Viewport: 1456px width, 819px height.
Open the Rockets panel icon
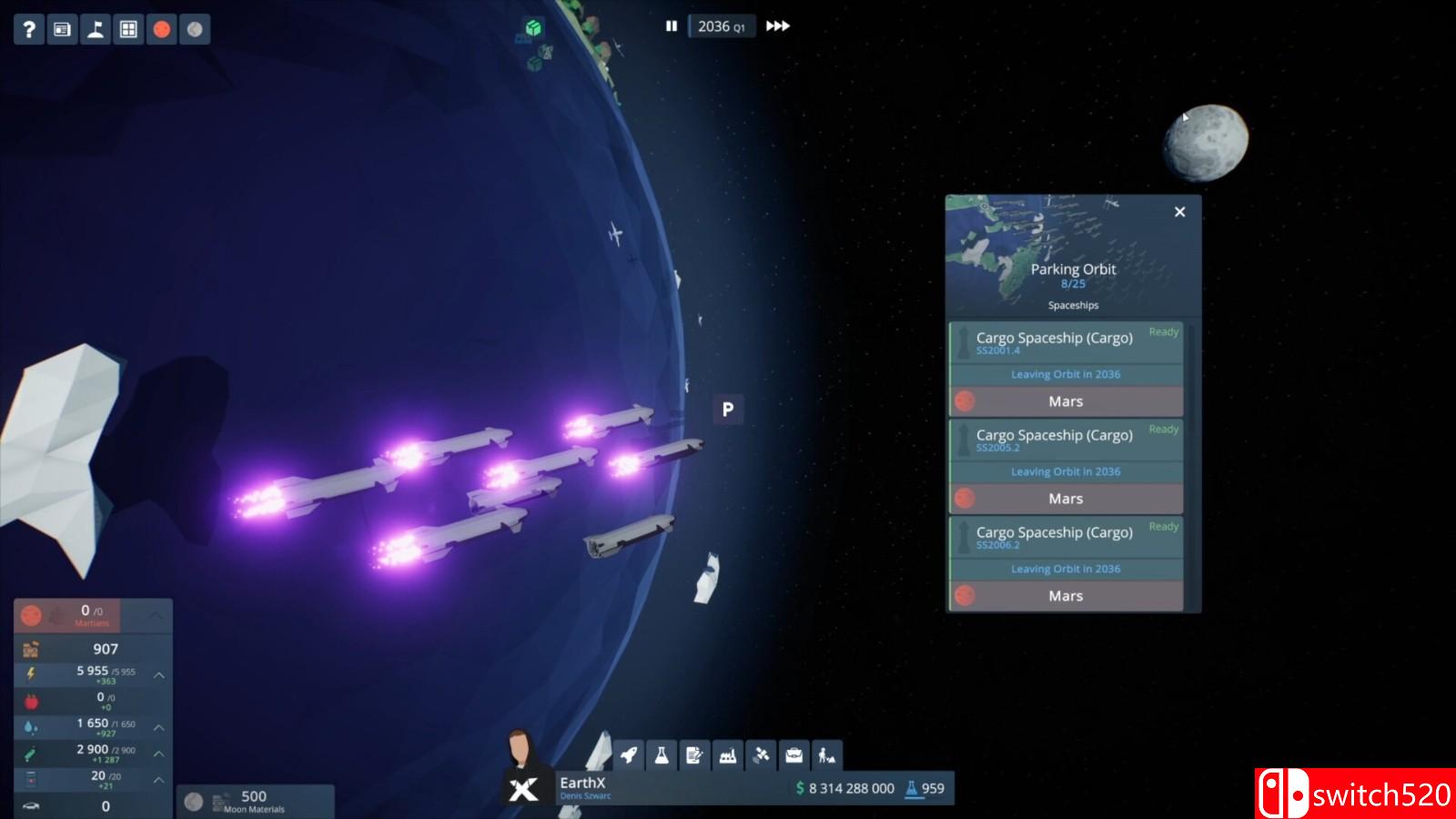pyautogui.click(x=628, y=755)
